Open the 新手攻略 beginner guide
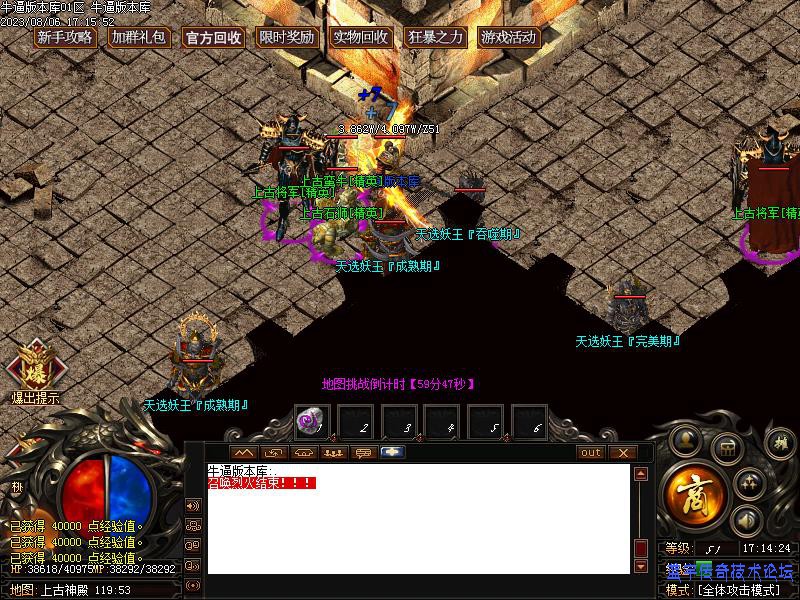 click(x=65, y=38)
